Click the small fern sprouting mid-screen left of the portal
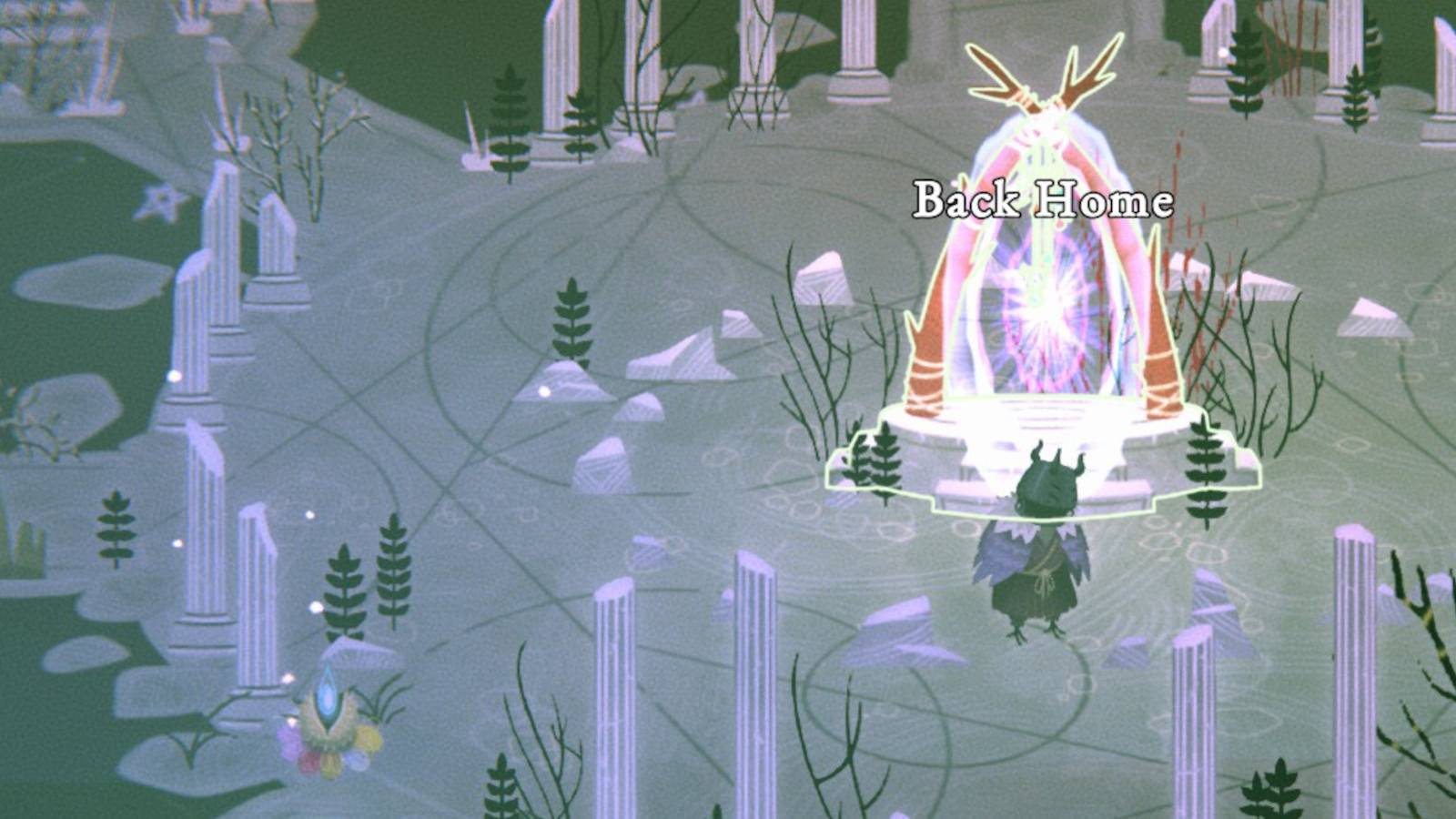Screen dimensions: 1456x819 [571, 318]
